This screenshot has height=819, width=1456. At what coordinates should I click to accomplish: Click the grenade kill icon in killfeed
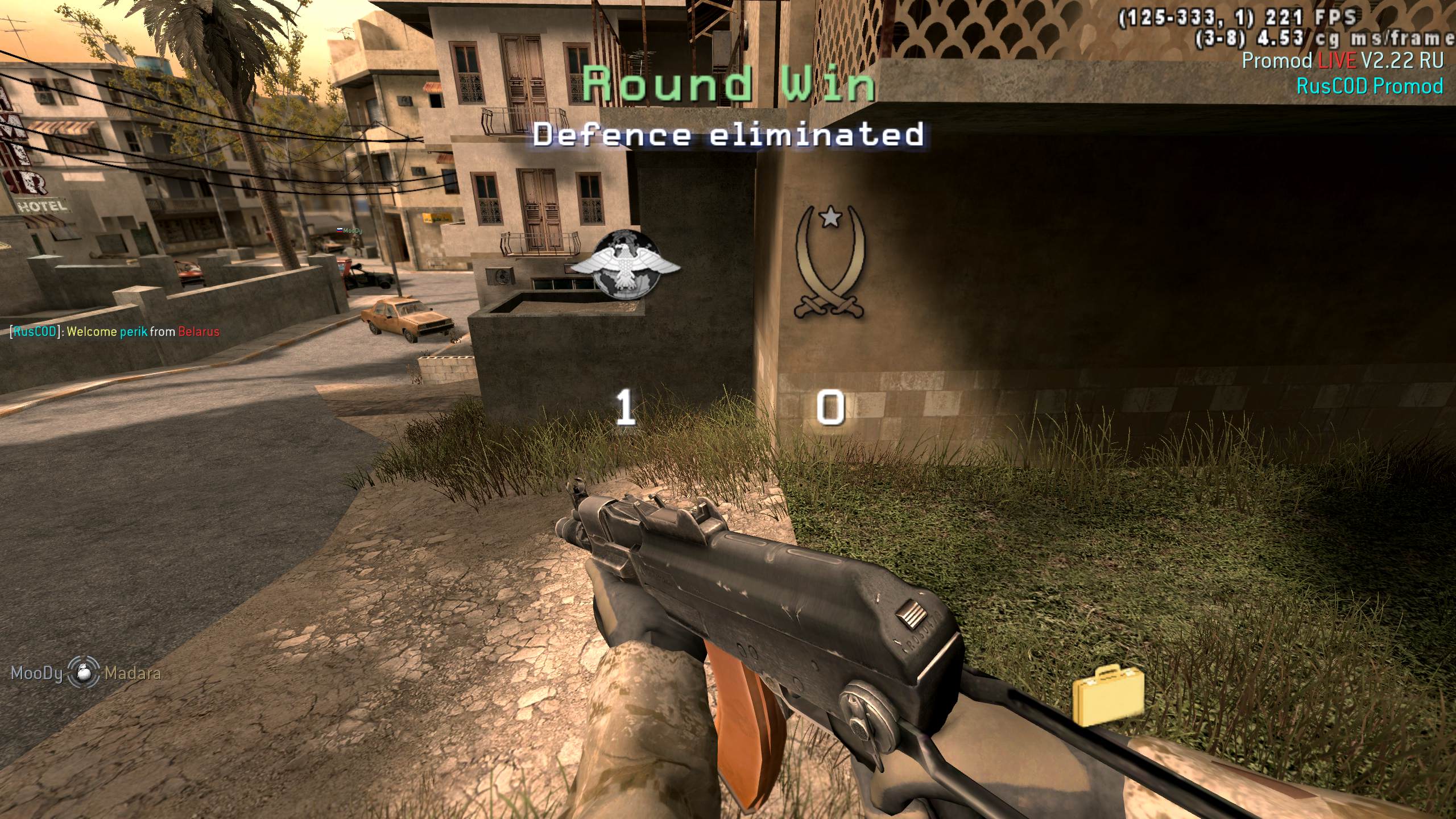point(84,673)
